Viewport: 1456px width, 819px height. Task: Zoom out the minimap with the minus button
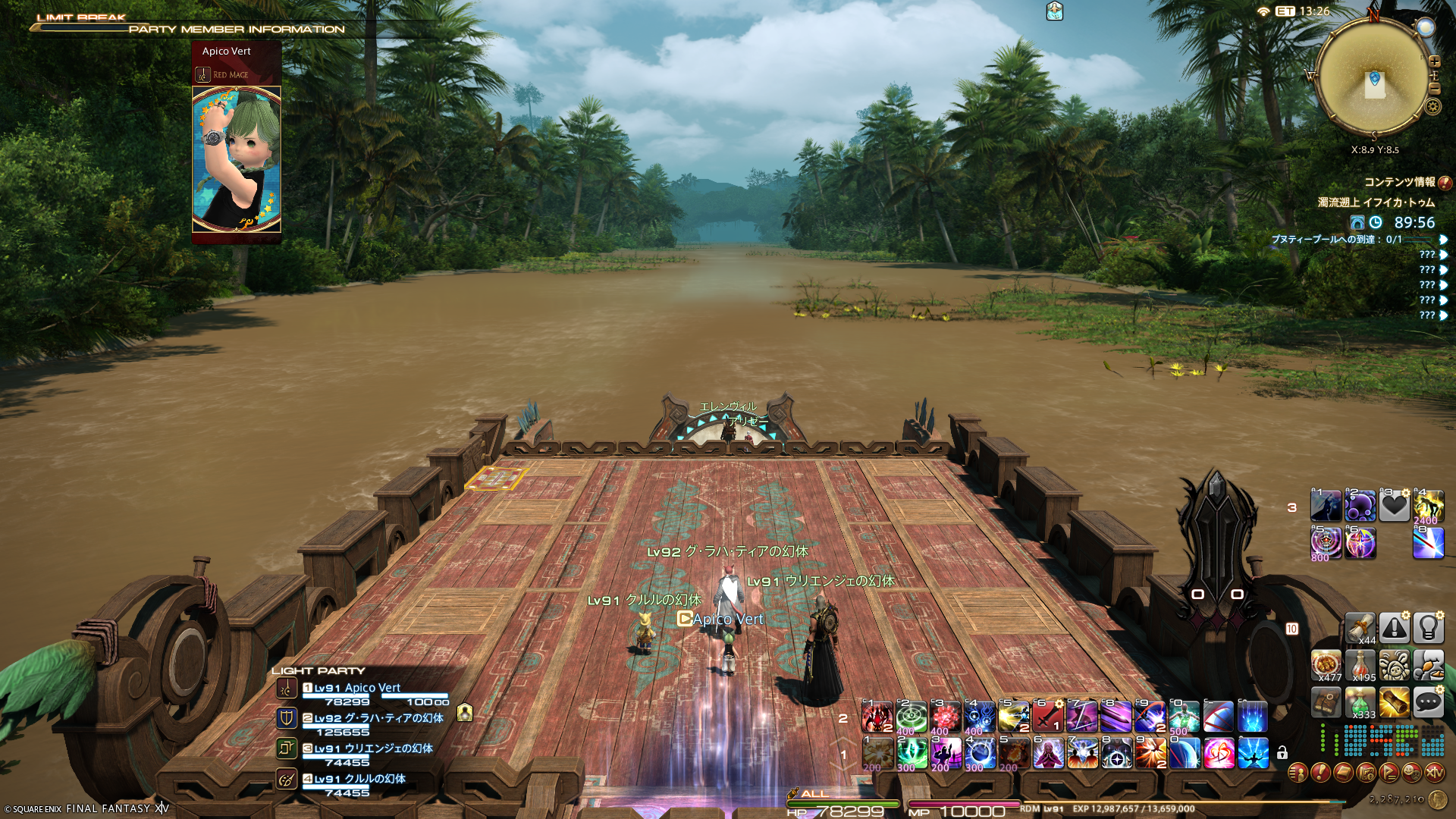pos(1434,89)
